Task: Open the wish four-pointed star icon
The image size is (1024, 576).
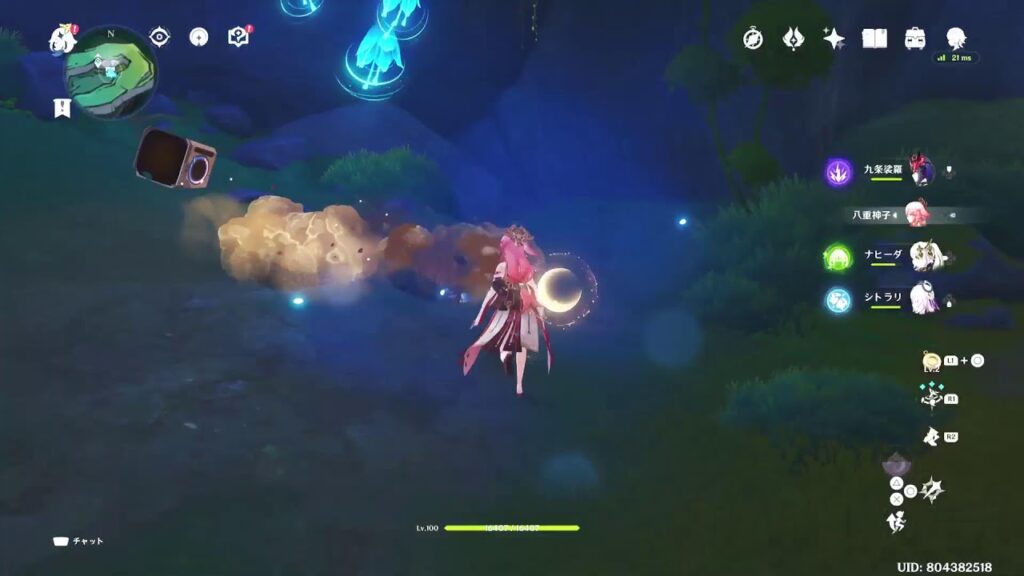Action: tap(834, 39)
